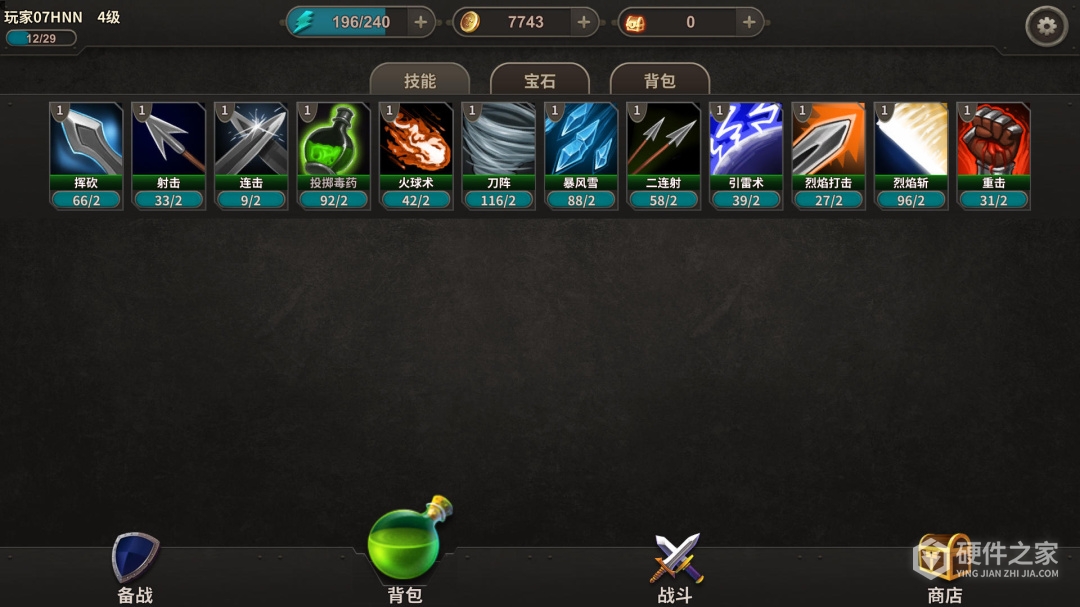Open the 商店 shop menu

[x=944, y=568]
